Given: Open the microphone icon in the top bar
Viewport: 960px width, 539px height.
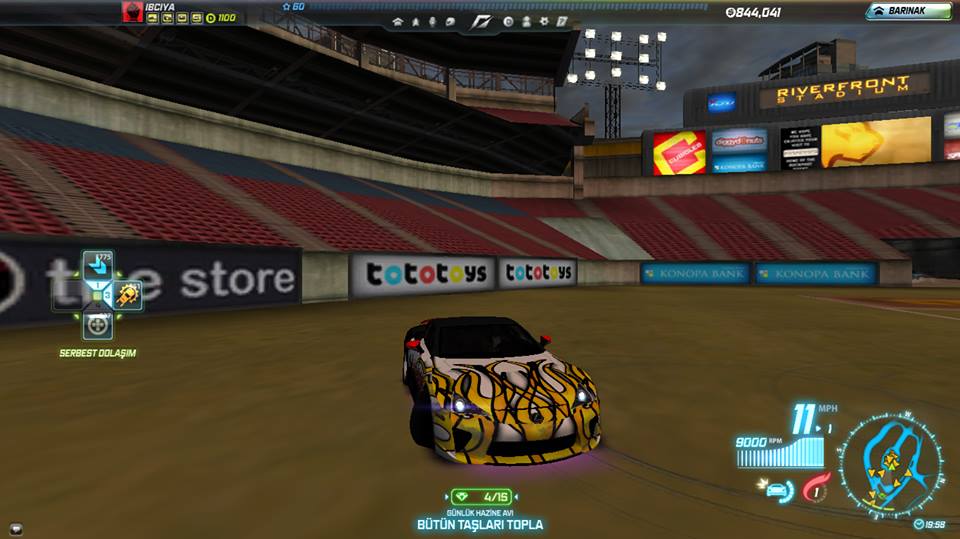Looking at the screenshot, I should point(432,21).
